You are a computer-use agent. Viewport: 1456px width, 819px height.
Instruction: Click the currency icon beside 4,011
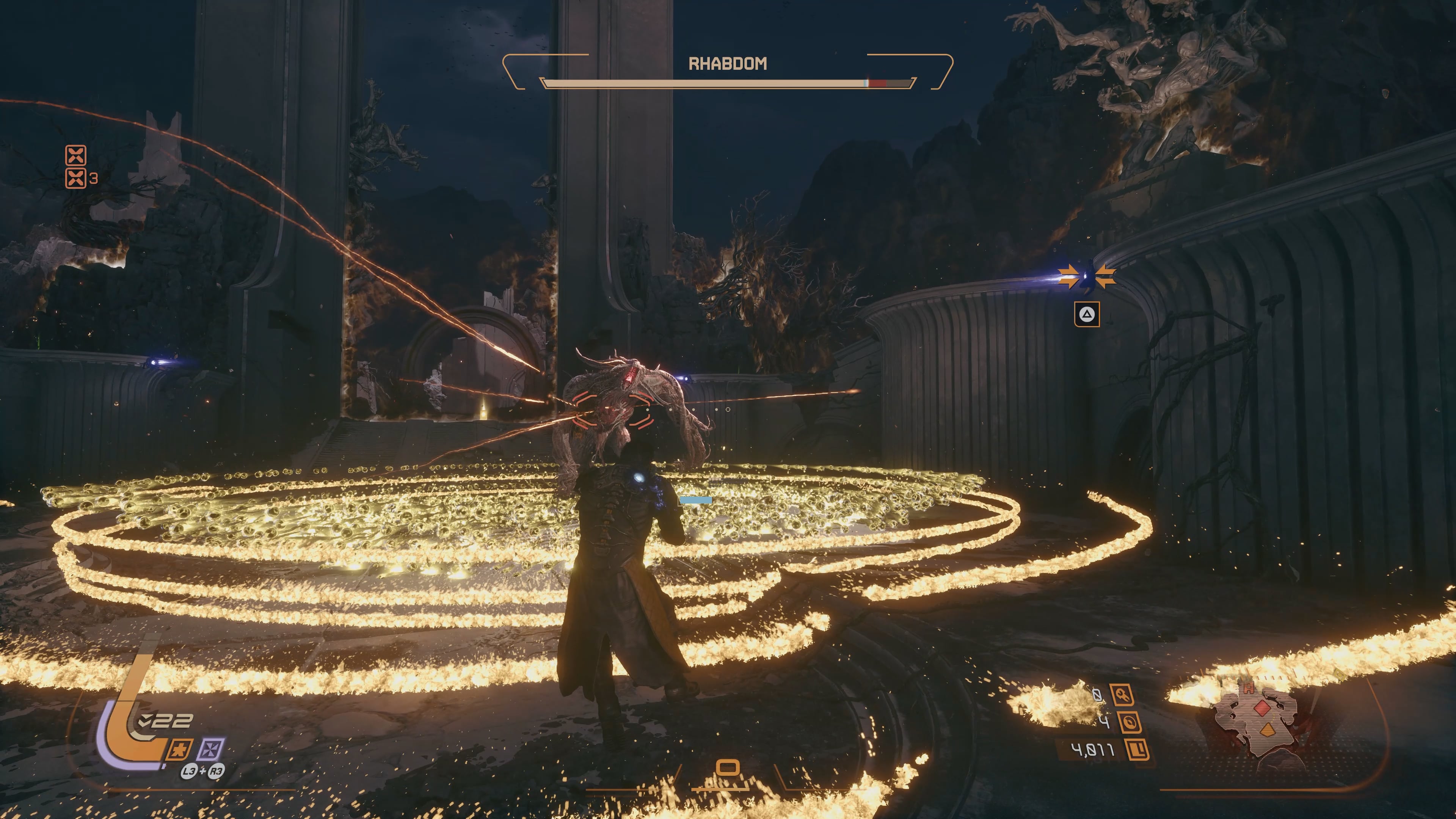tap(1137, 750)
